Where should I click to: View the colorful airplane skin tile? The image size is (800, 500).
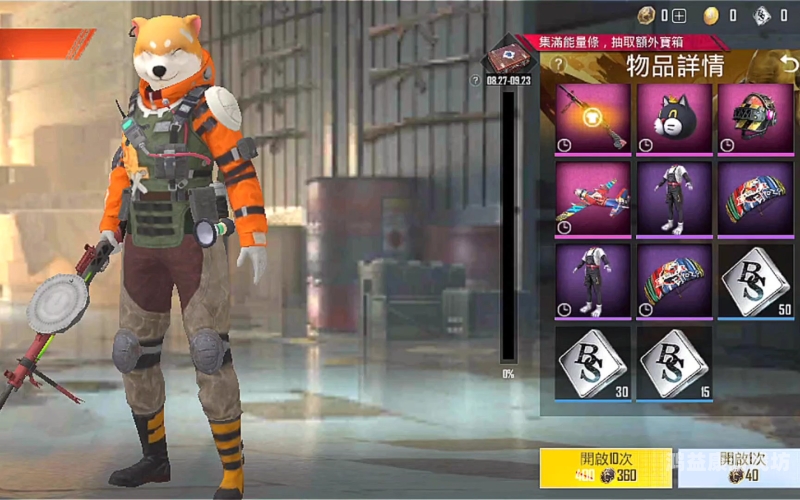click(593, 200)
